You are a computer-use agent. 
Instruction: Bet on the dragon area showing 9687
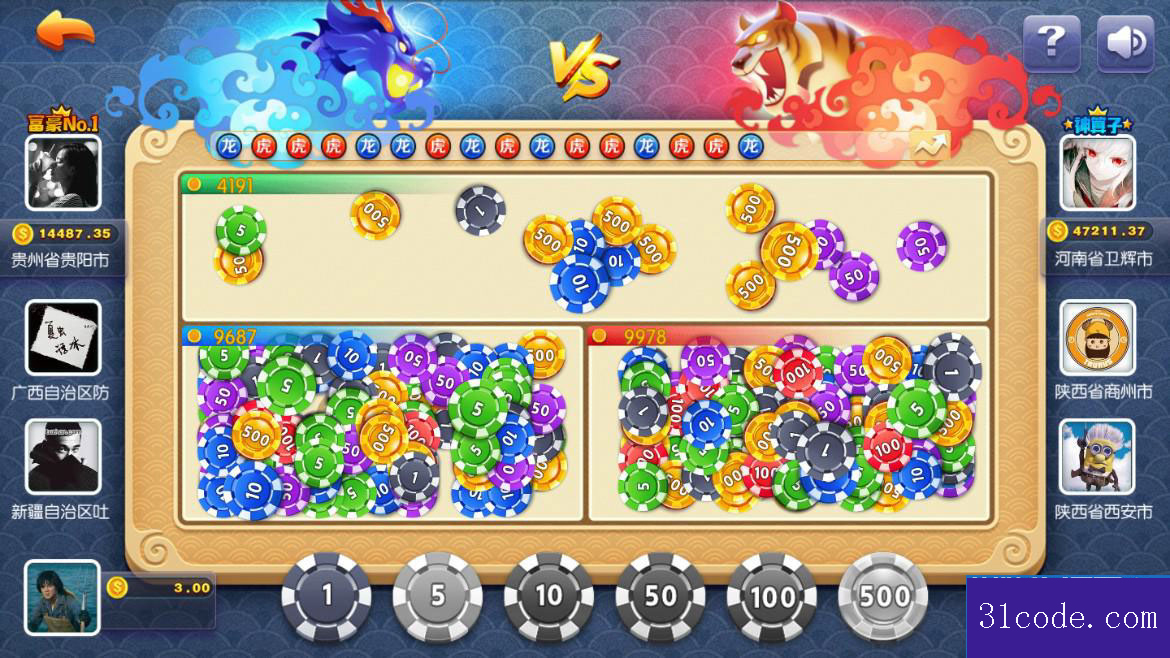click(381, 425)
